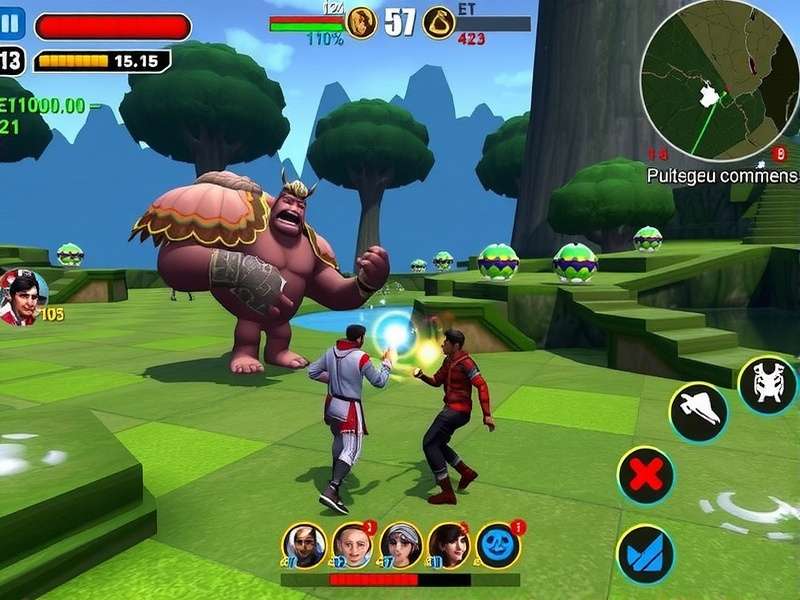This screenshot has width=800, height=600.
Task: Click the right gold team emblem icon
Action: click(x=438, y=21)
